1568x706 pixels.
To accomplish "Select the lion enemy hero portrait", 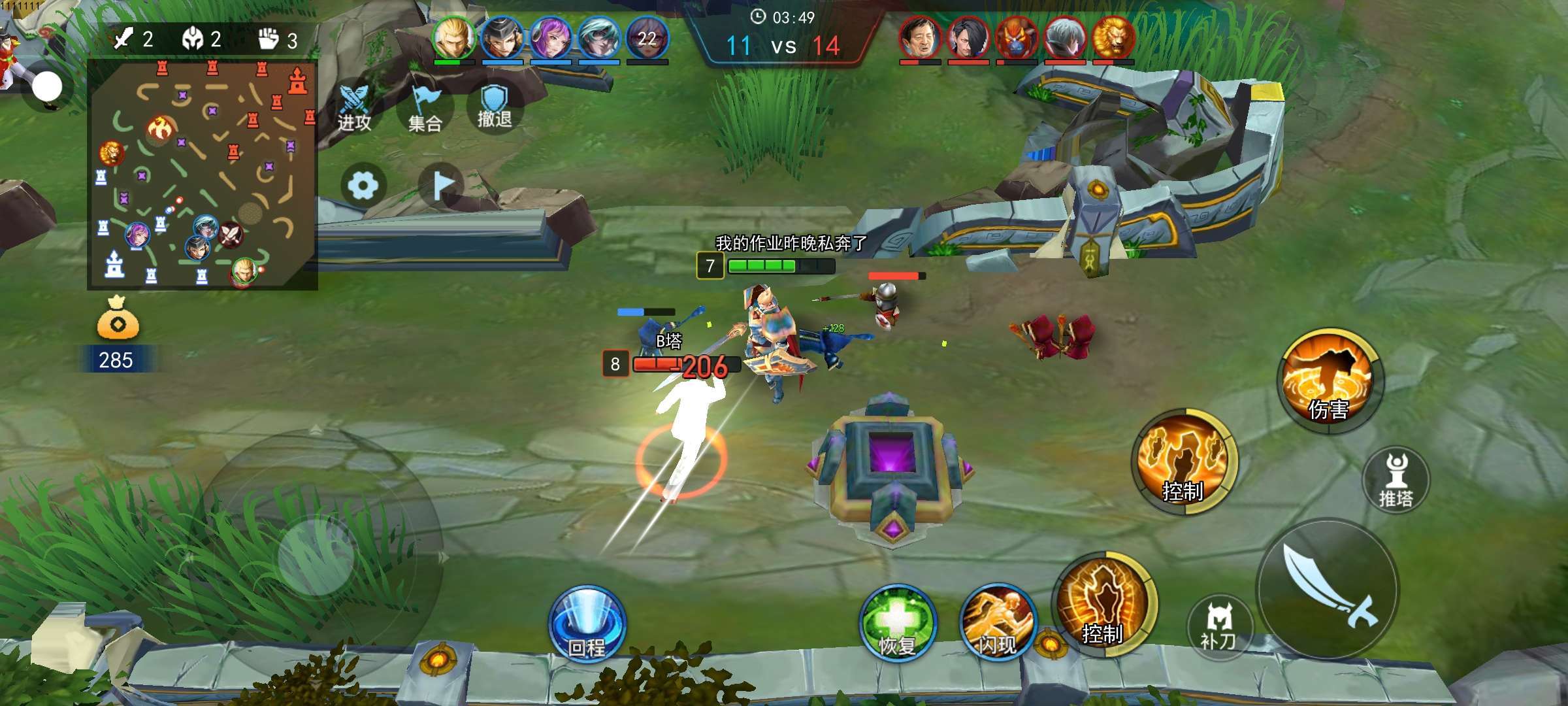I will (1113, 38).
